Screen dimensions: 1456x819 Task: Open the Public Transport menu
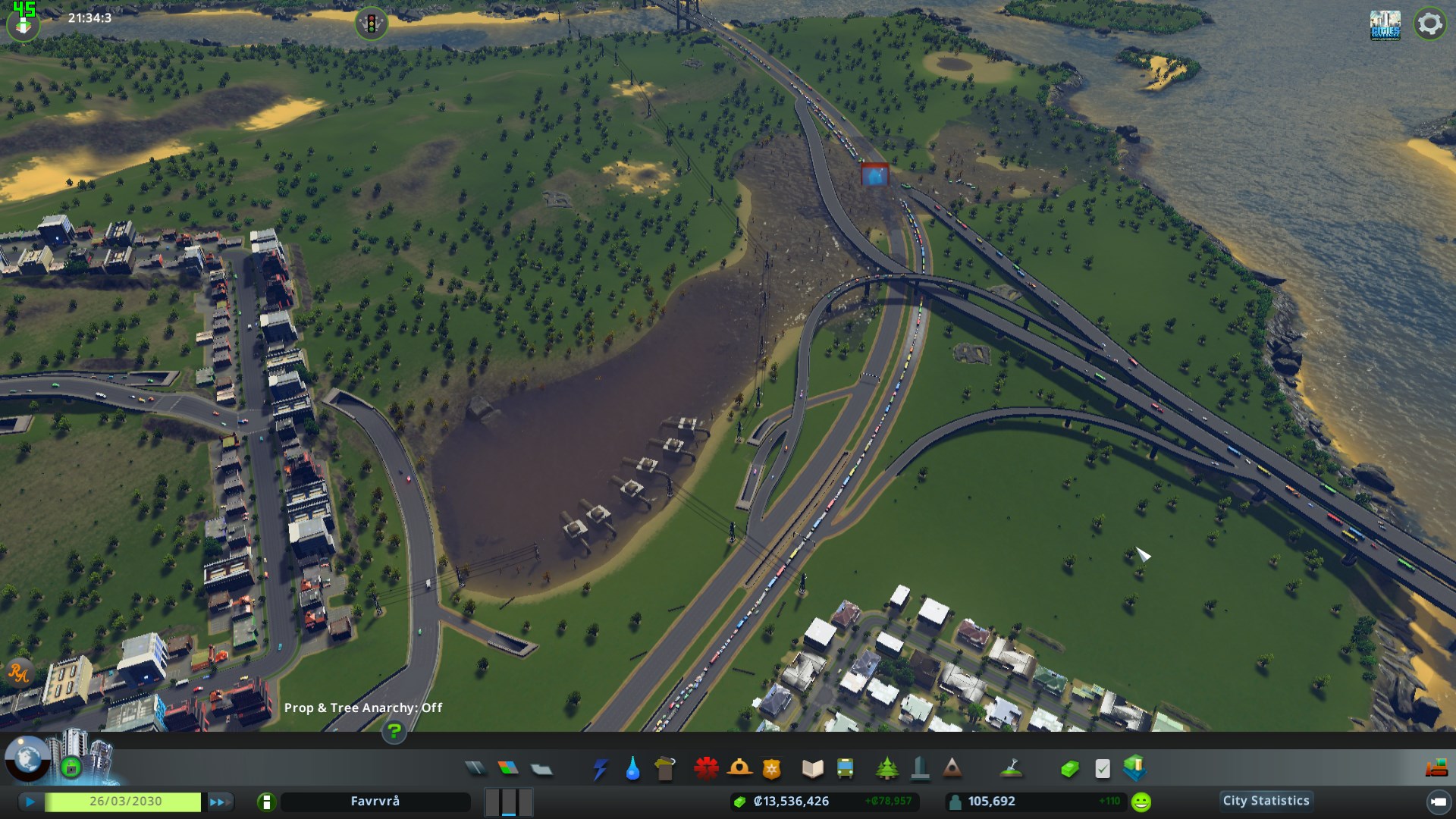click(x=845, y=769)
